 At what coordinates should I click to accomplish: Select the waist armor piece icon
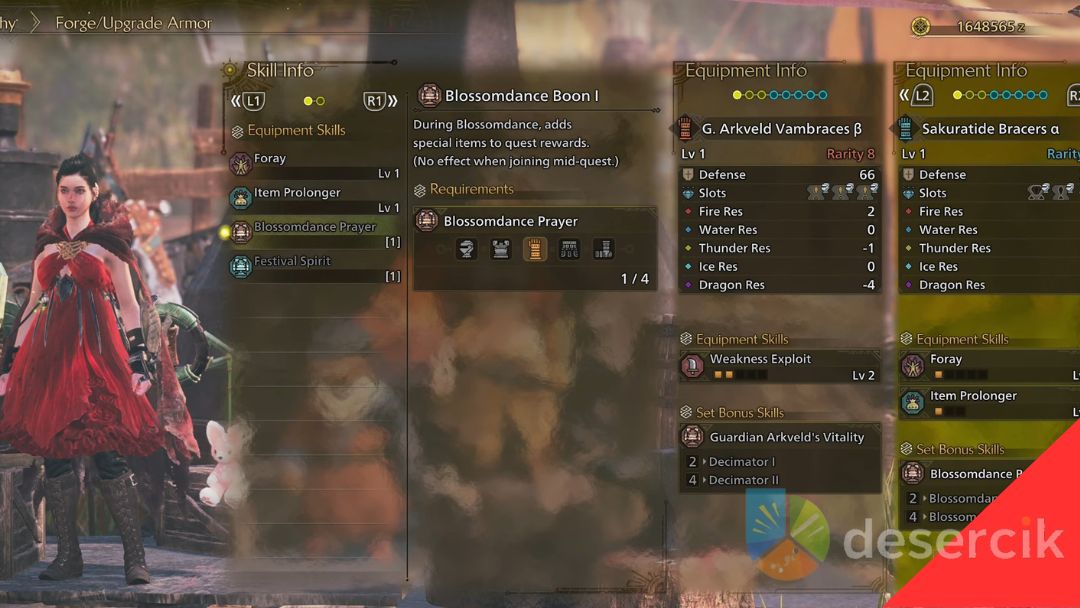tap(569, 250)
